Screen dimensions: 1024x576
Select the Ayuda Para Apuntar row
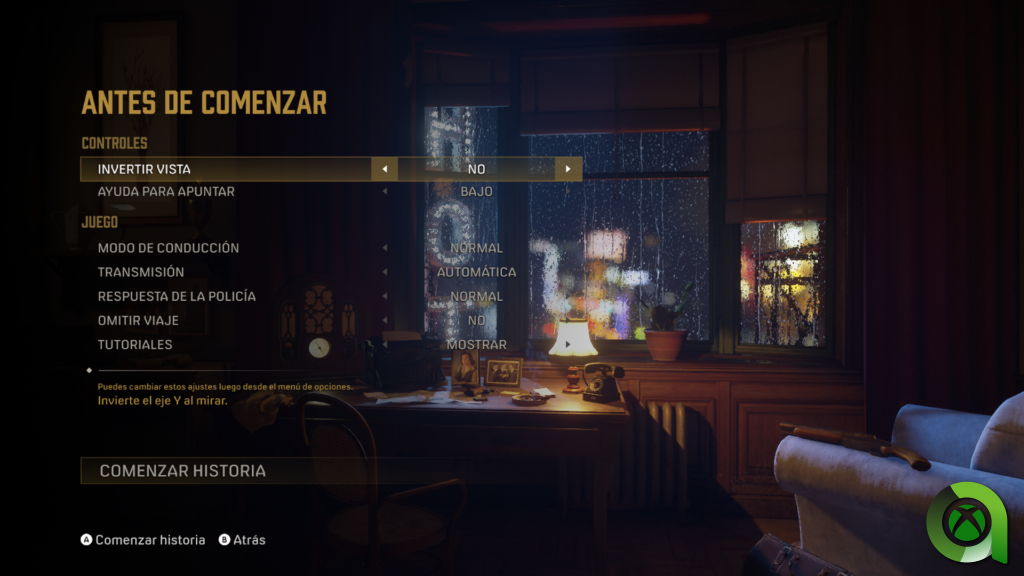[166, 191]
